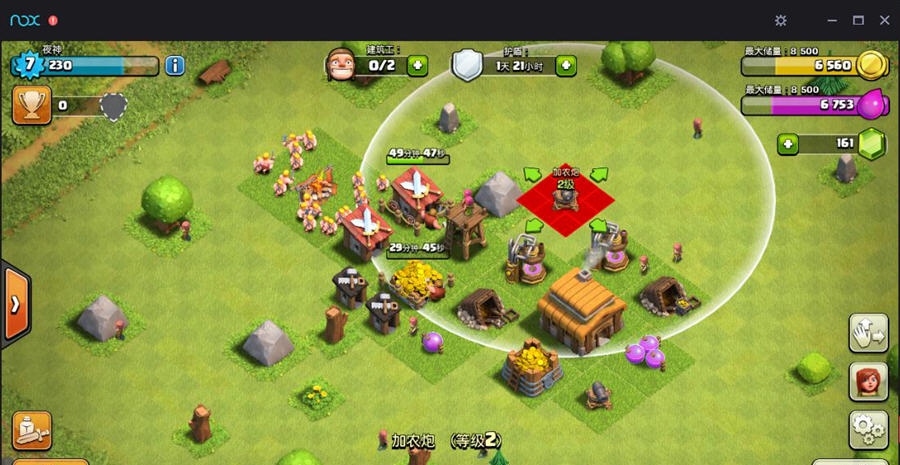This screenshot has width=900, height=465.
Task: Tap the green plus next to shield timer
Action: pos(566,66)
